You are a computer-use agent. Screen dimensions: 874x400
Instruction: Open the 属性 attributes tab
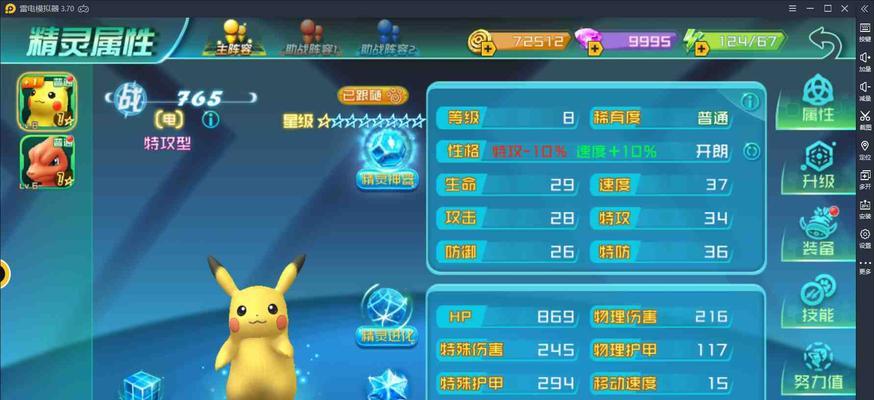[x=818, y=100]
